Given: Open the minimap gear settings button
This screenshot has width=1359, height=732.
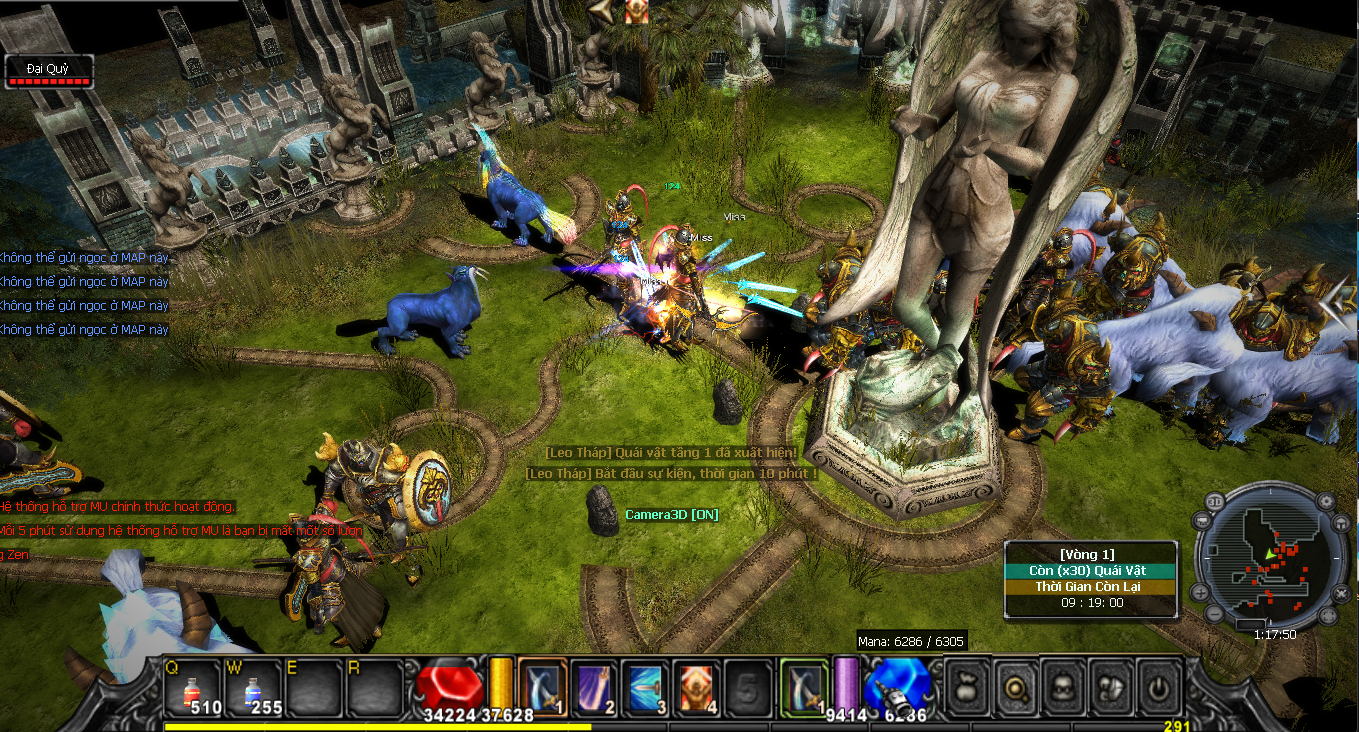Looking at the screenshot, I should click(1327, 500).
